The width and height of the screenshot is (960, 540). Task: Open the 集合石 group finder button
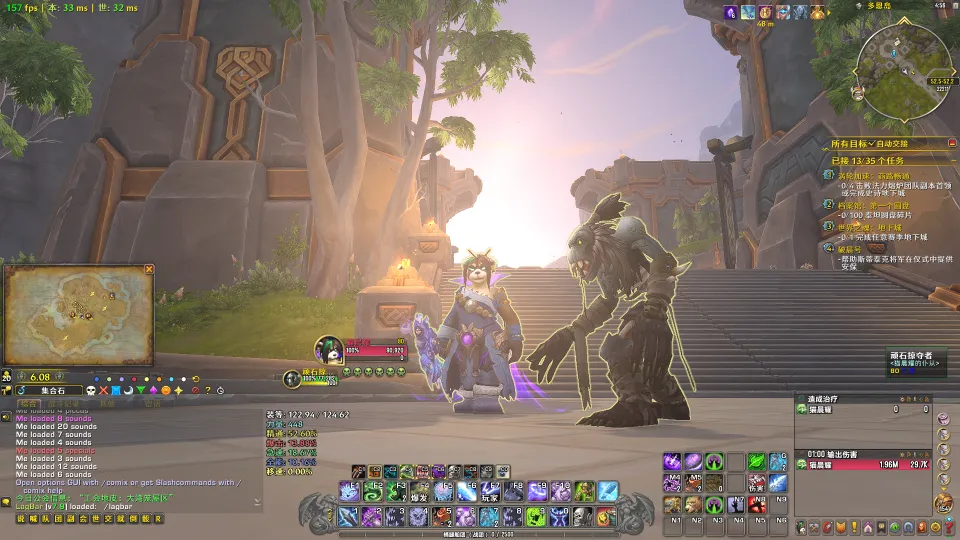pyautogui.click(x=46, y=390)
